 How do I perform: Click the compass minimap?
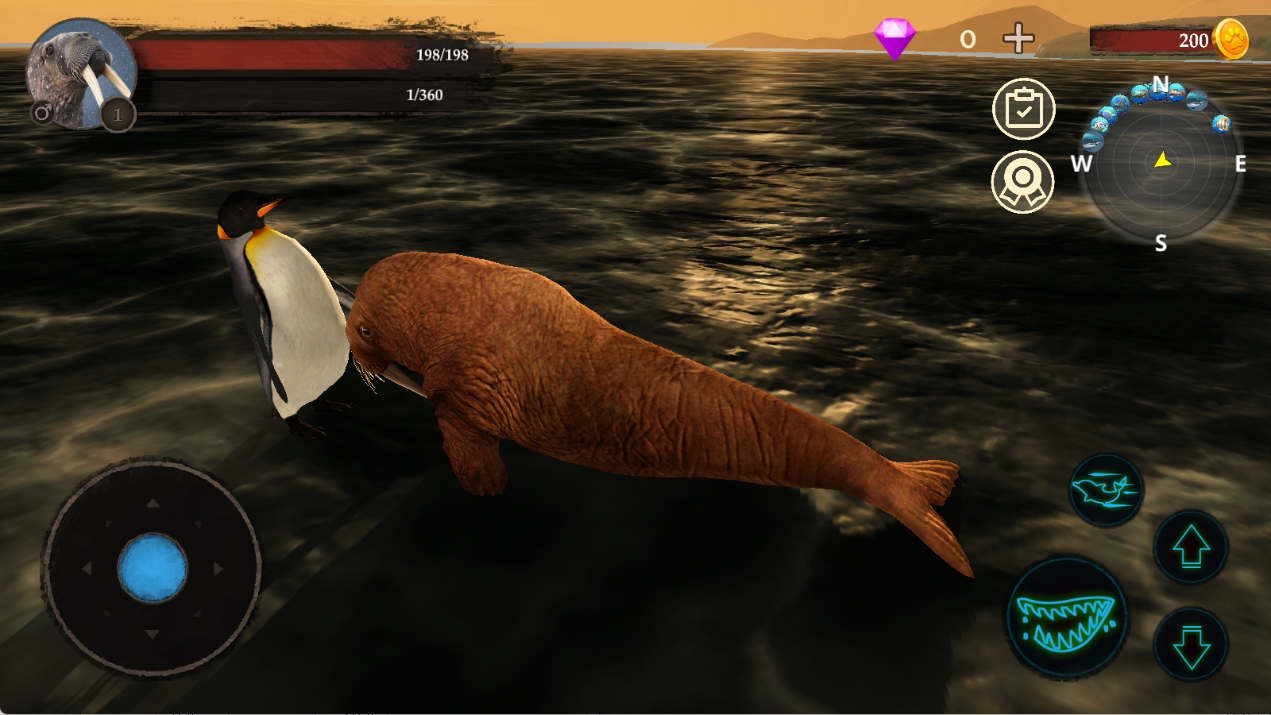click(x=1161, y=165)
